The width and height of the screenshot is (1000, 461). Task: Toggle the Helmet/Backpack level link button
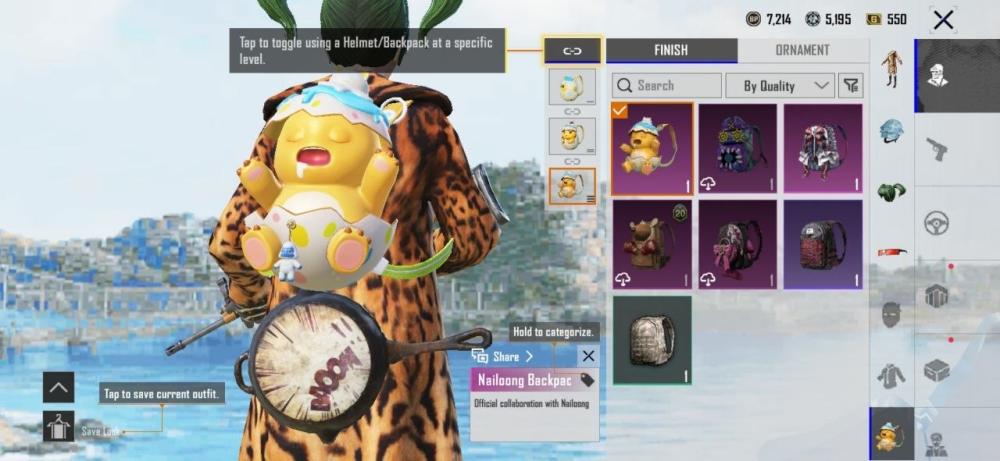point(572,50)
